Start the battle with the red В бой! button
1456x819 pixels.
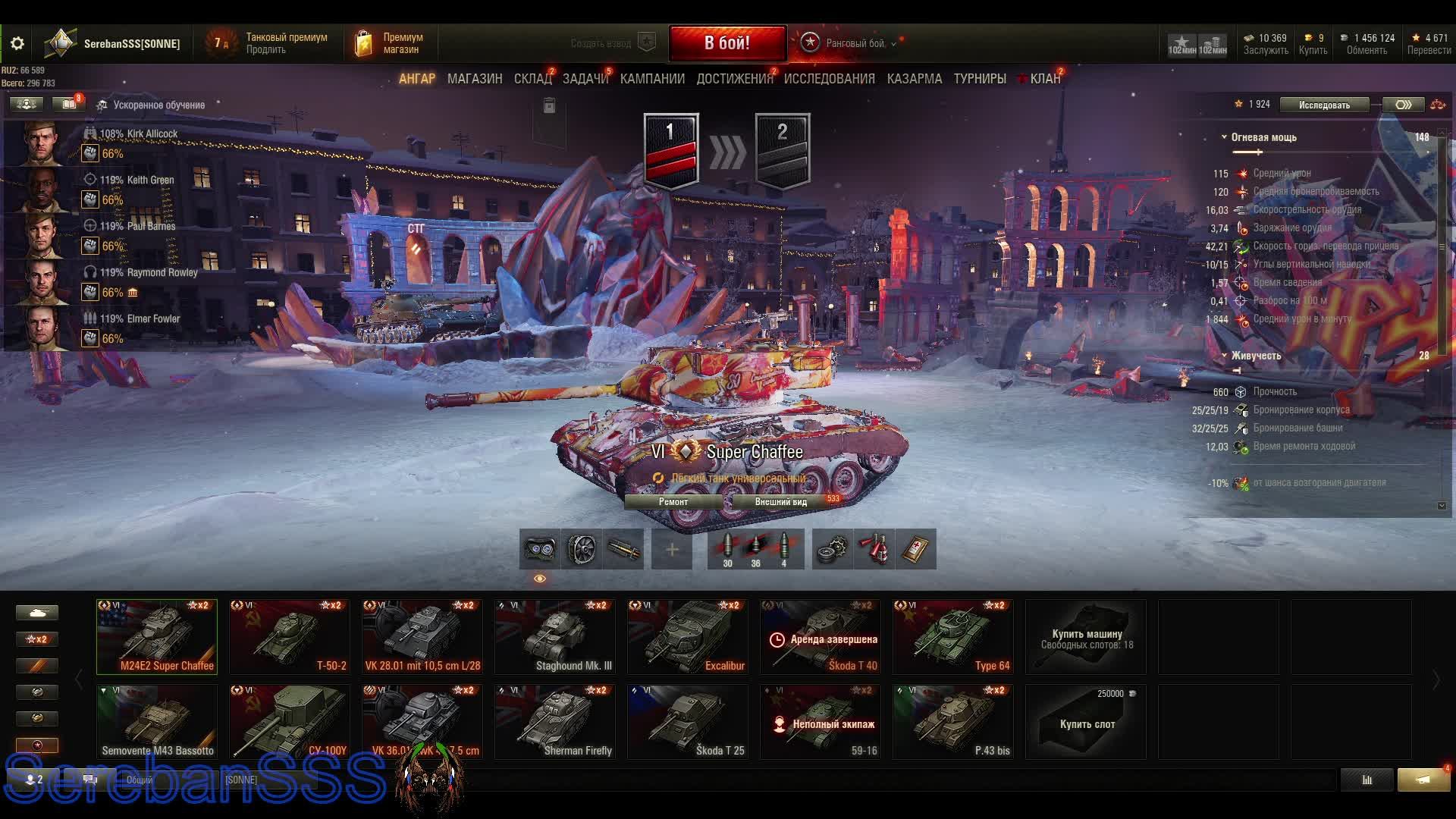click(x=726, y=42)
